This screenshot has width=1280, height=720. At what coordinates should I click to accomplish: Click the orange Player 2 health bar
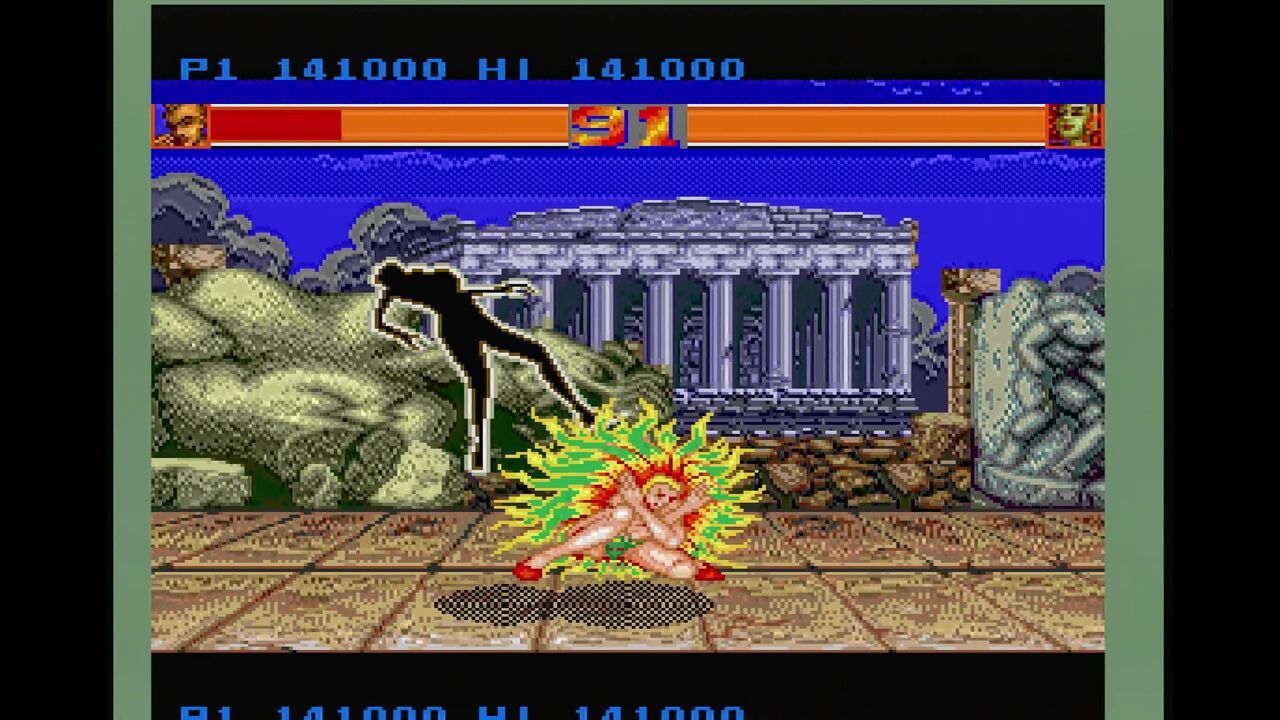coord(870,124)
